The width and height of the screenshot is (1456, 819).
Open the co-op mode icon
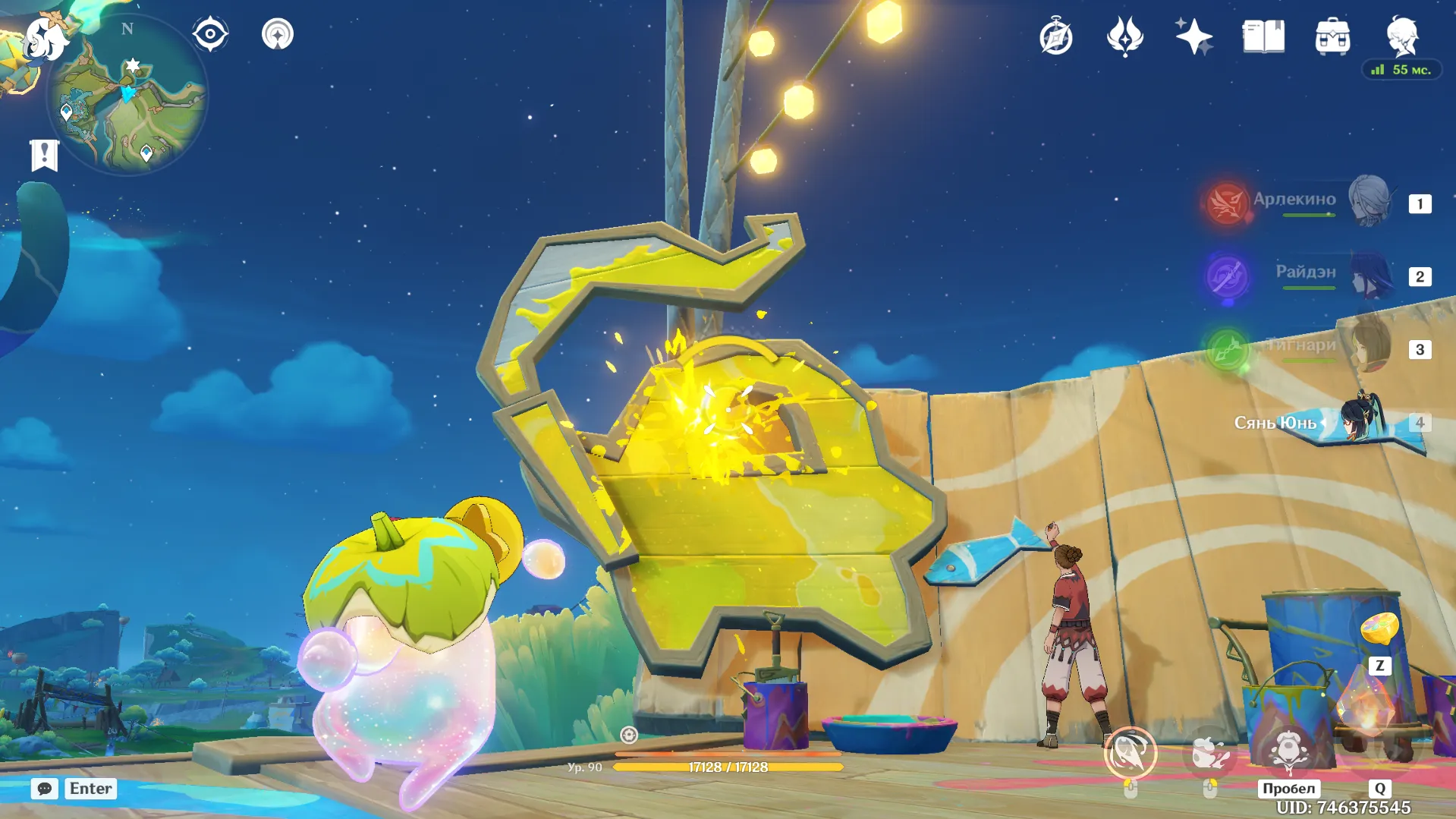tap(278, 35)
